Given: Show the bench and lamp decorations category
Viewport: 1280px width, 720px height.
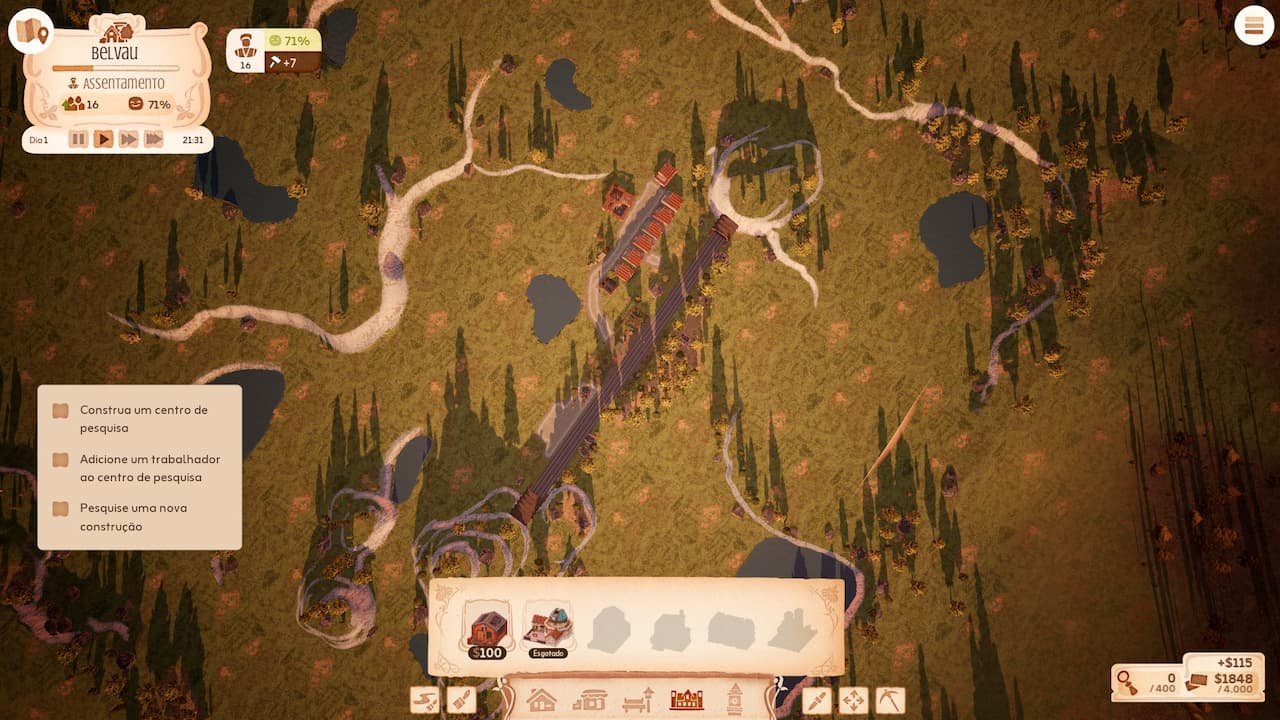Looking at the screenshot, I should 638,700.
